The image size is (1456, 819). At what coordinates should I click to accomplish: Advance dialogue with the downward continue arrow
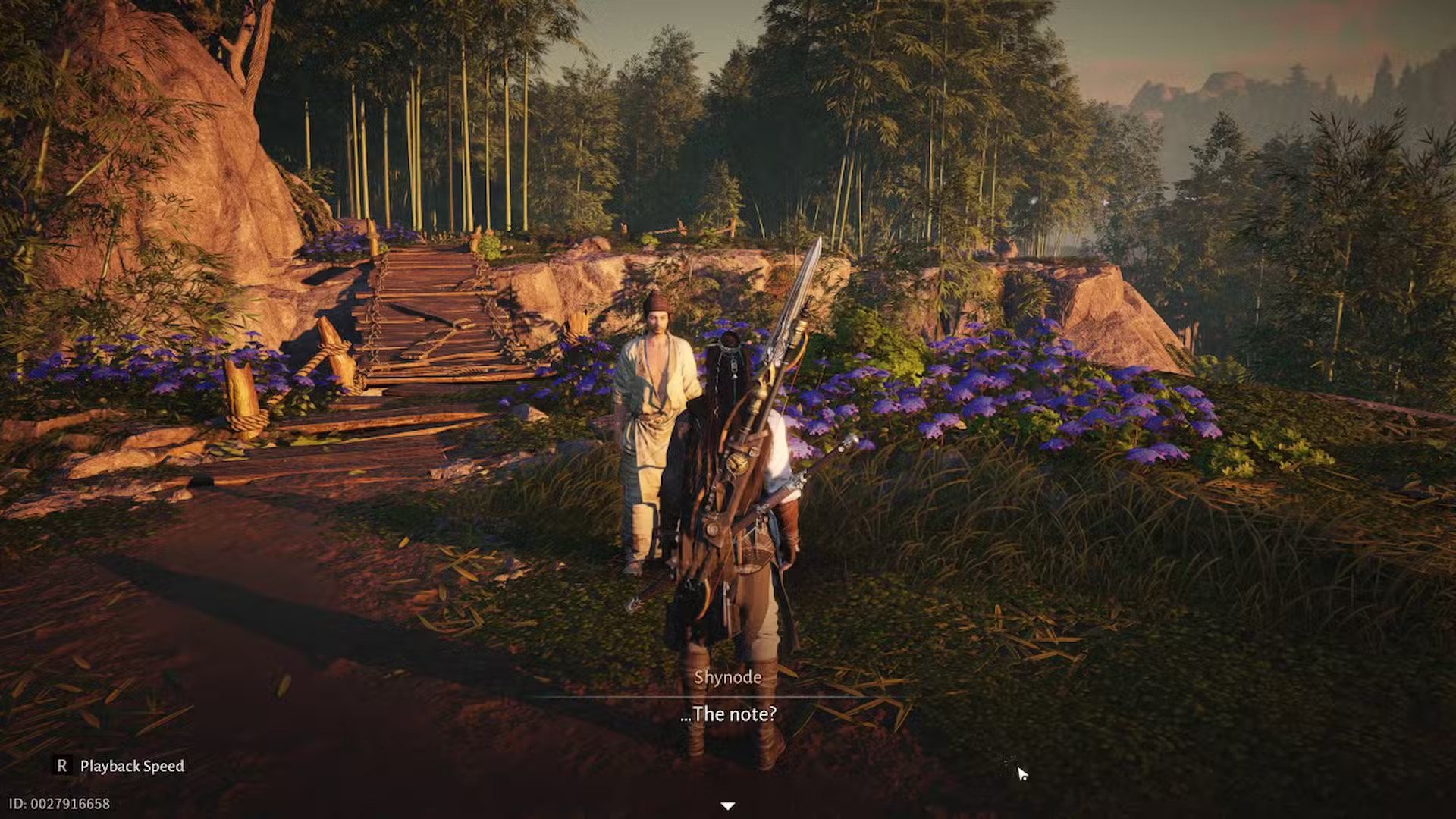(x=727, y=805)
